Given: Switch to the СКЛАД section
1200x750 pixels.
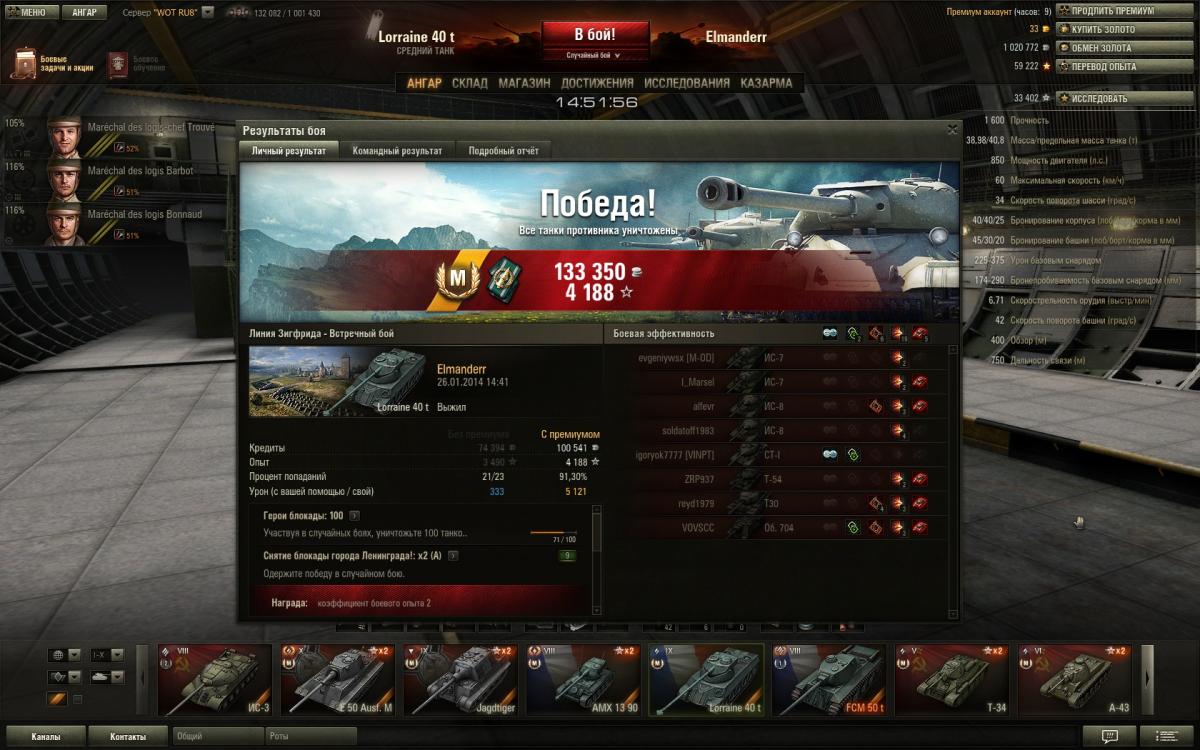Looking at the screenshot, I should [470, 83].
